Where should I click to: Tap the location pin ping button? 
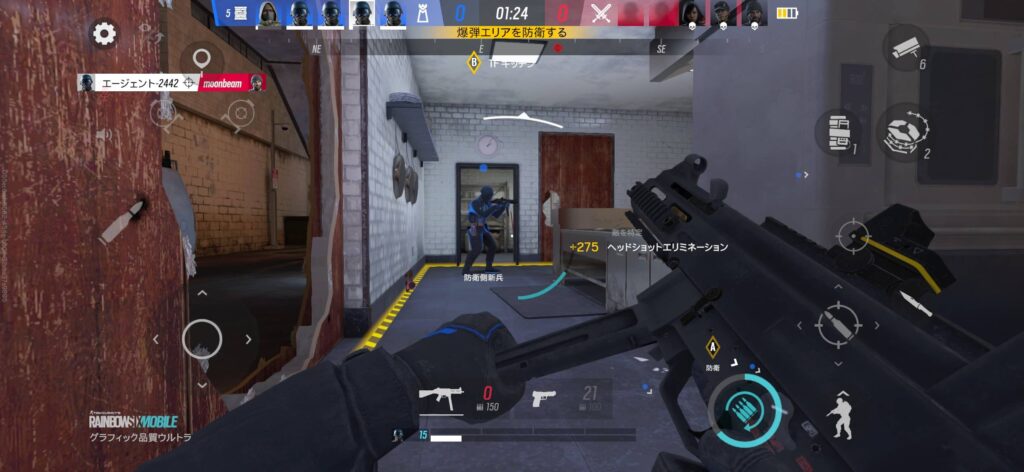pyautogui.click(x=203, y=61)
